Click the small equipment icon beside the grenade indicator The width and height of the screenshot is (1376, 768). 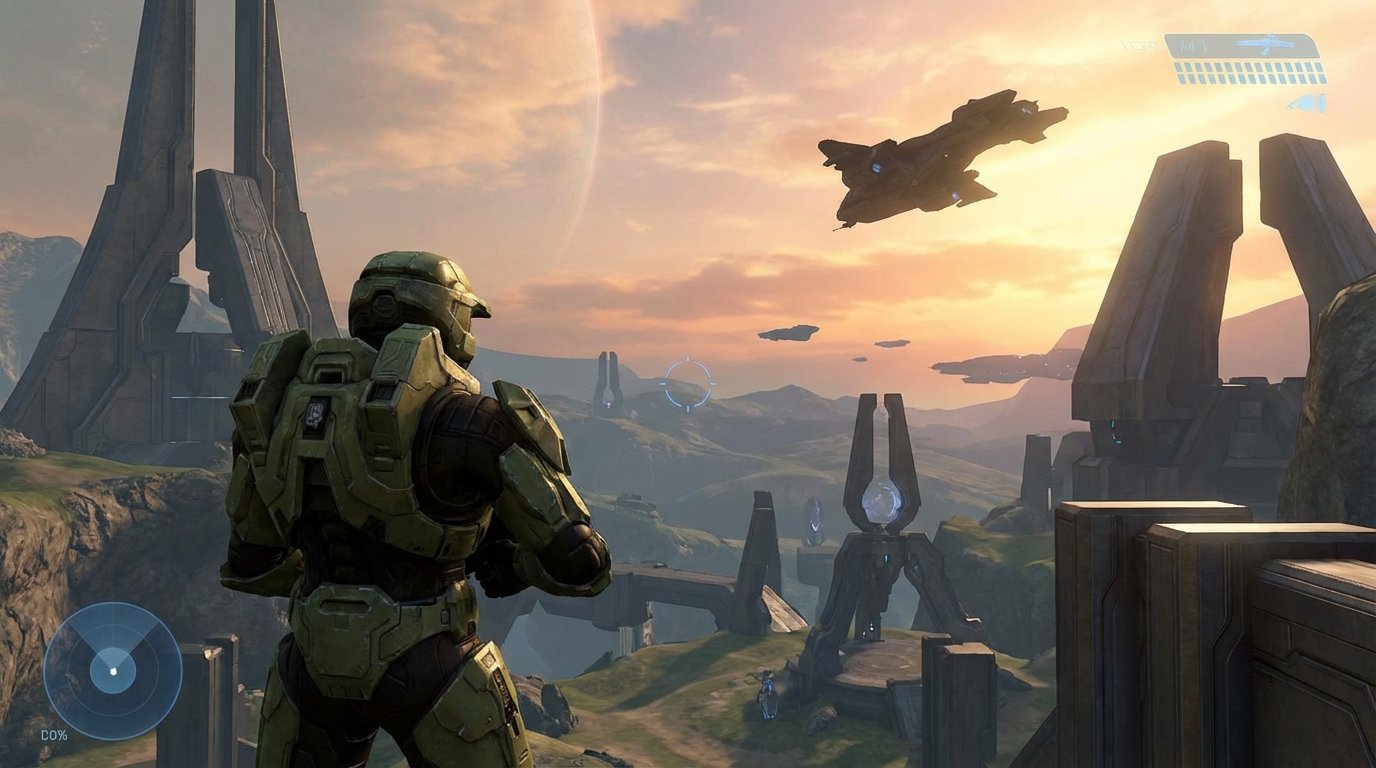[x=1323, y=102]
